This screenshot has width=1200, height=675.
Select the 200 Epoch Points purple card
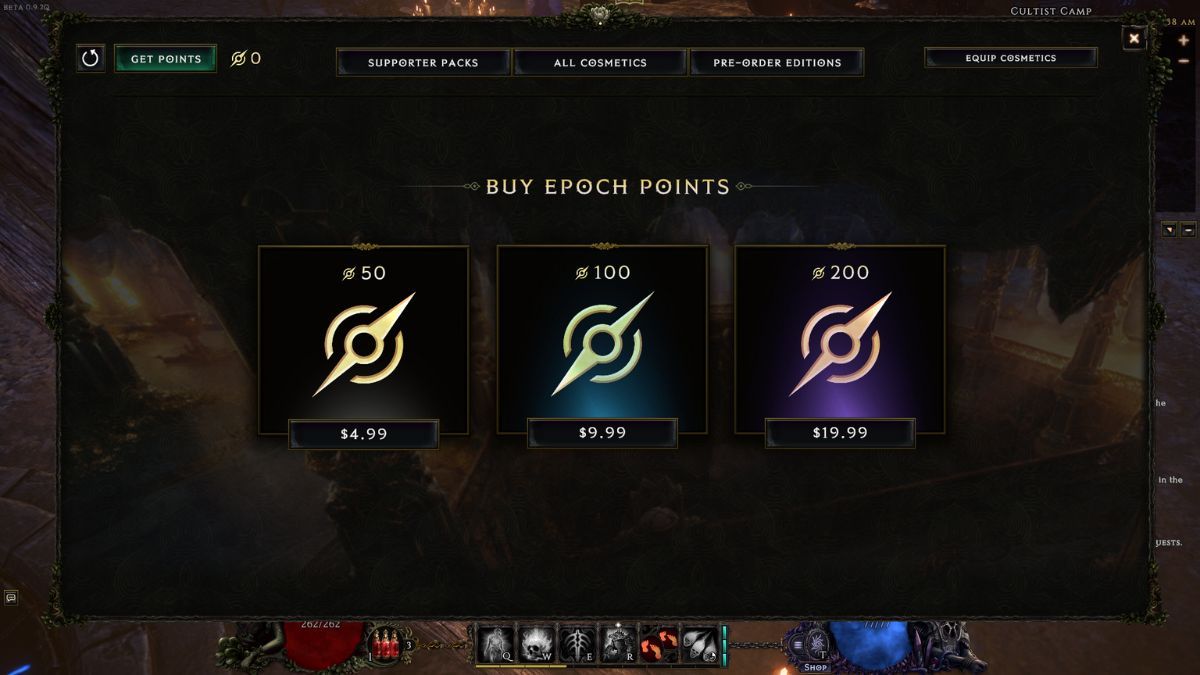click(x=840, y=340)
